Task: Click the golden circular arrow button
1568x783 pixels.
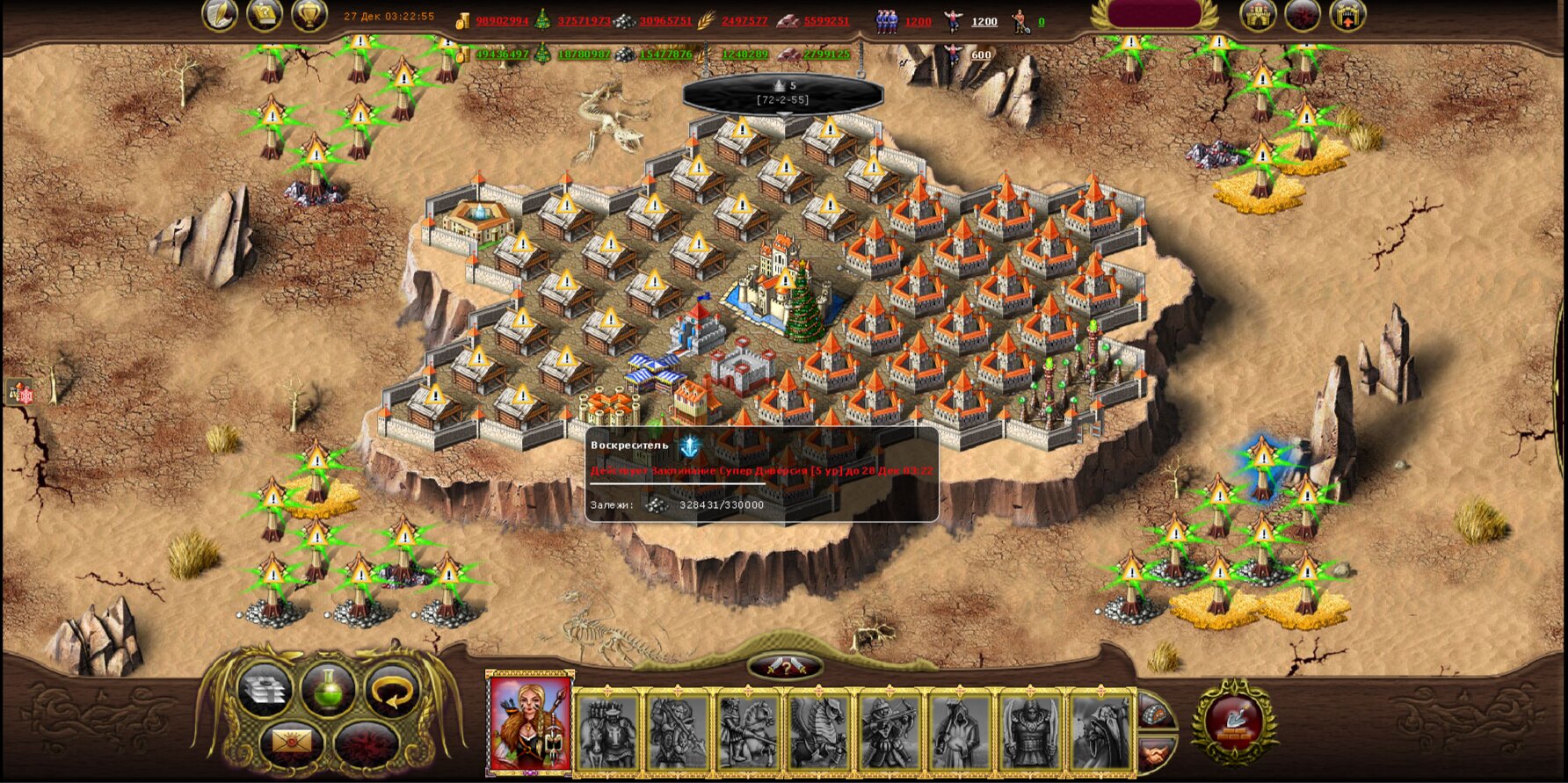Action: (x=391, y=689)
